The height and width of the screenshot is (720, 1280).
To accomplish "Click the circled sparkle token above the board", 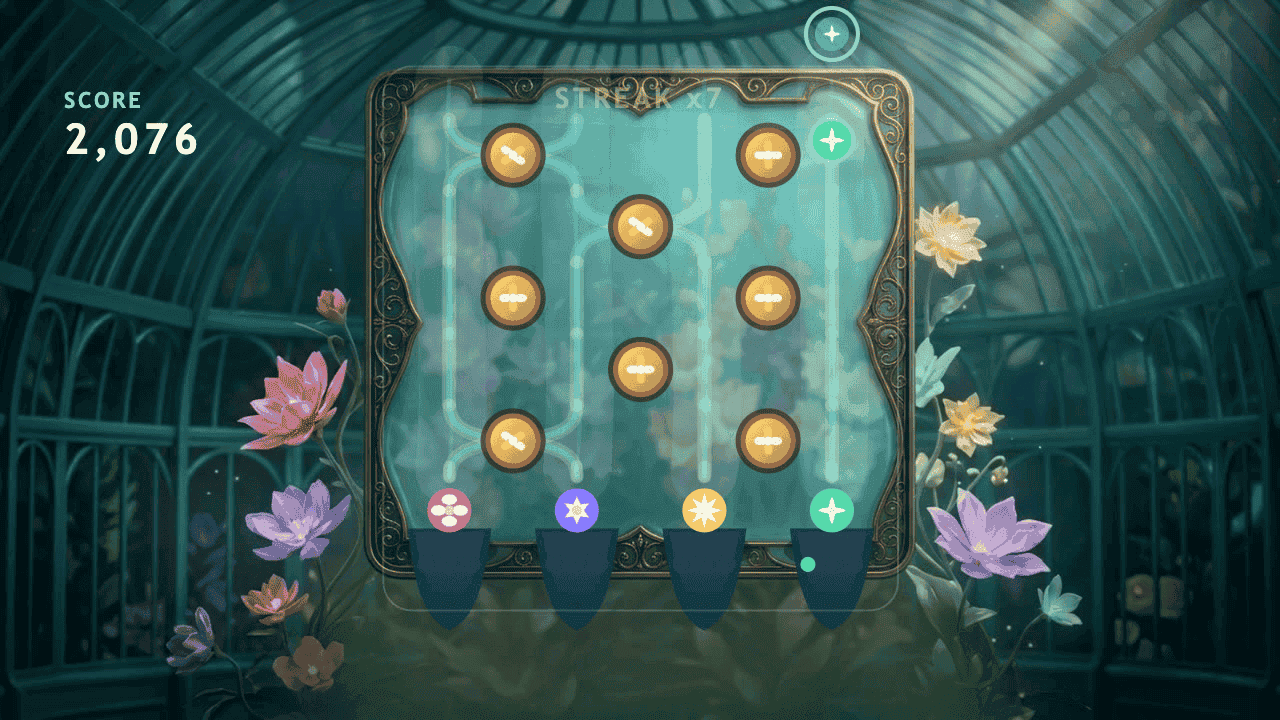I will 832,32.
